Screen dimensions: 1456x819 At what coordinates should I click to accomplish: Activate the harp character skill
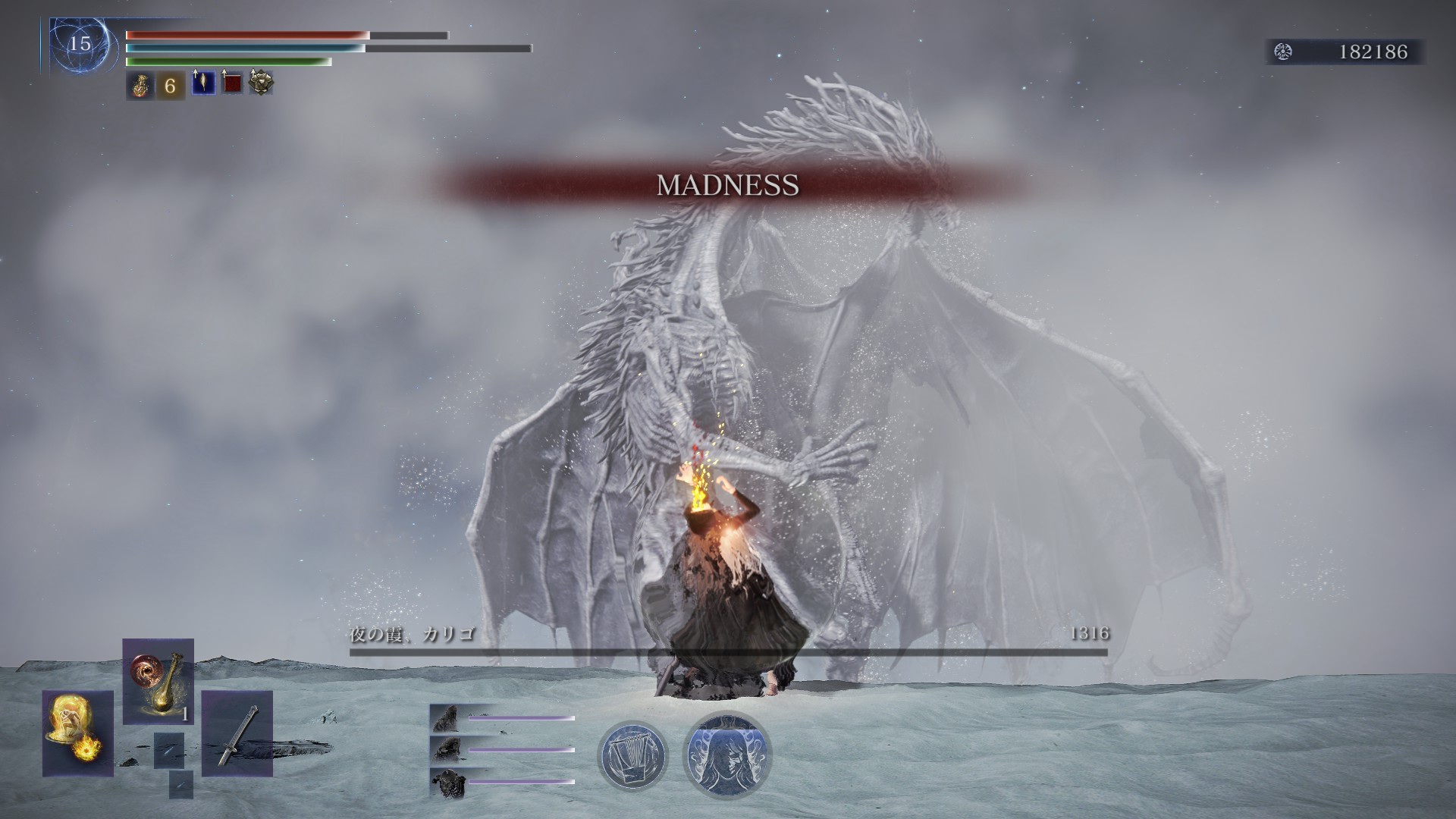[632, 755]
